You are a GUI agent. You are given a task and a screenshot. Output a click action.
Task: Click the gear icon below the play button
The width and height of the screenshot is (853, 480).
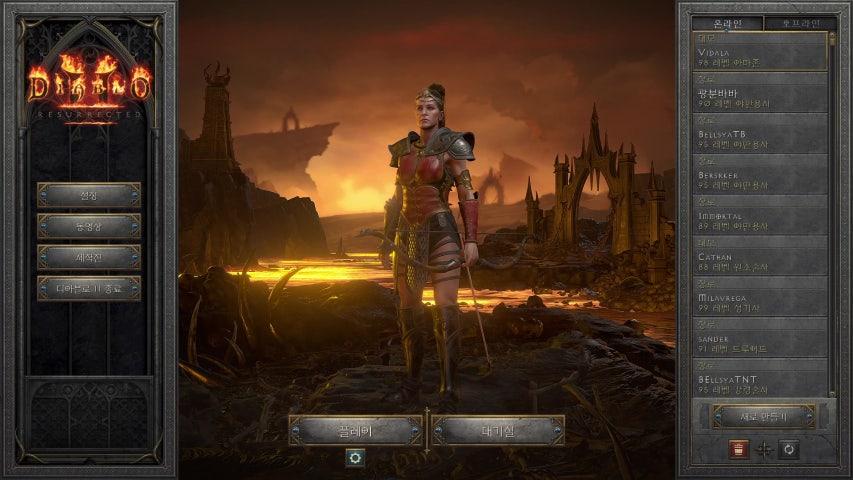tap(354, 457)
